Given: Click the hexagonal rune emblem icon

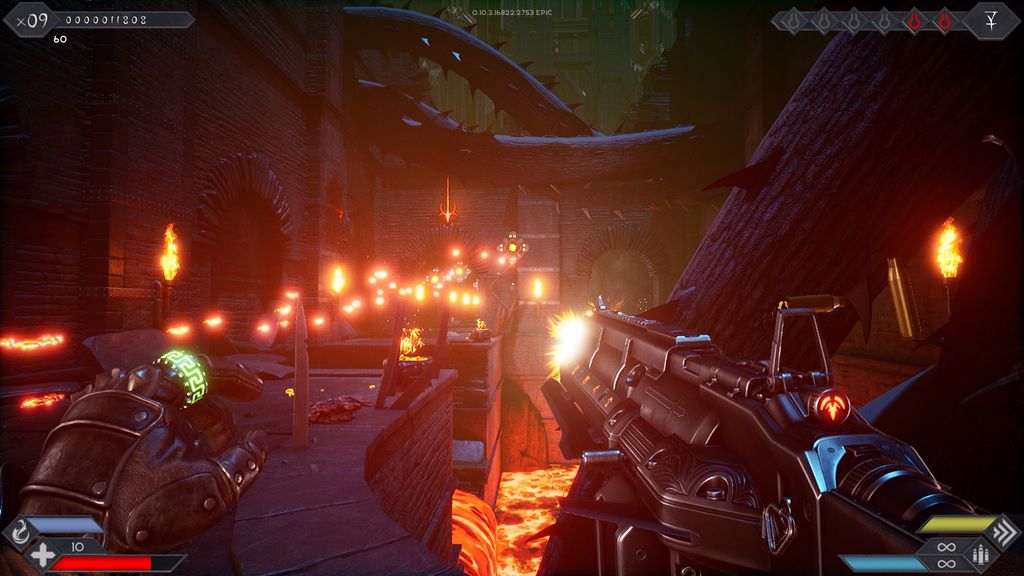Looking at the screenshot, I should 991,21.
